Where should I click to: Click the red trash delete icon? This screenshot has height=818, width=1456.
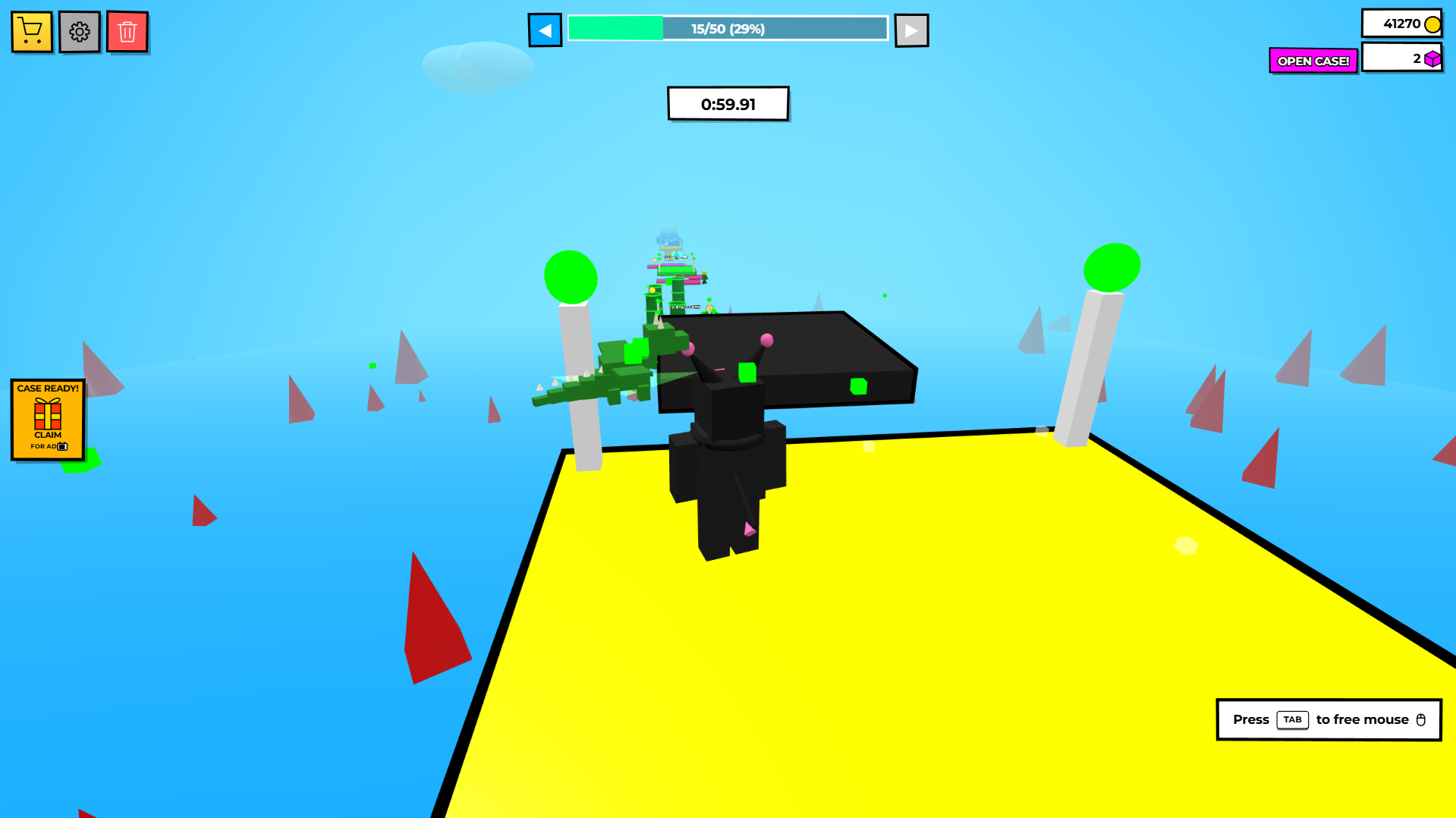(x=127, y=31)
